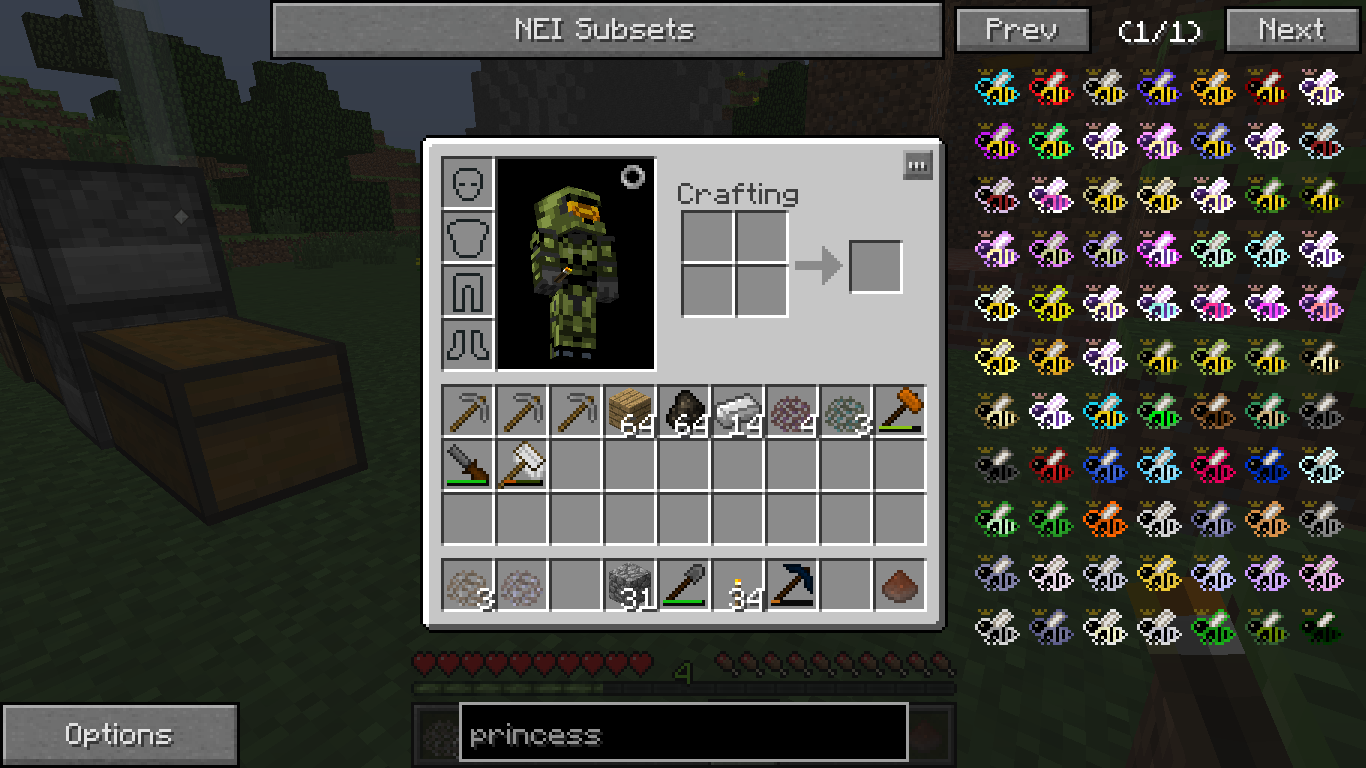Click the ring icon beside the player model
Viewport: 1366px width, 768px height.
pos(633,177)
